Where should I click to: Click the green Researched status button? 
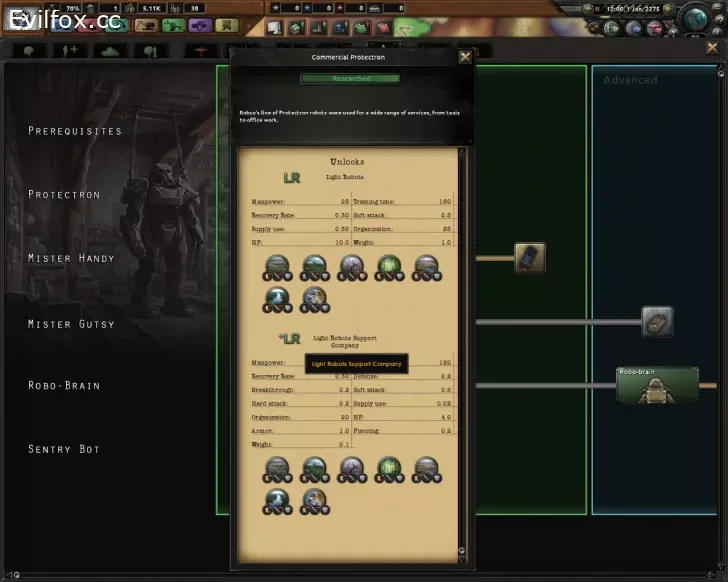point(350,78)
